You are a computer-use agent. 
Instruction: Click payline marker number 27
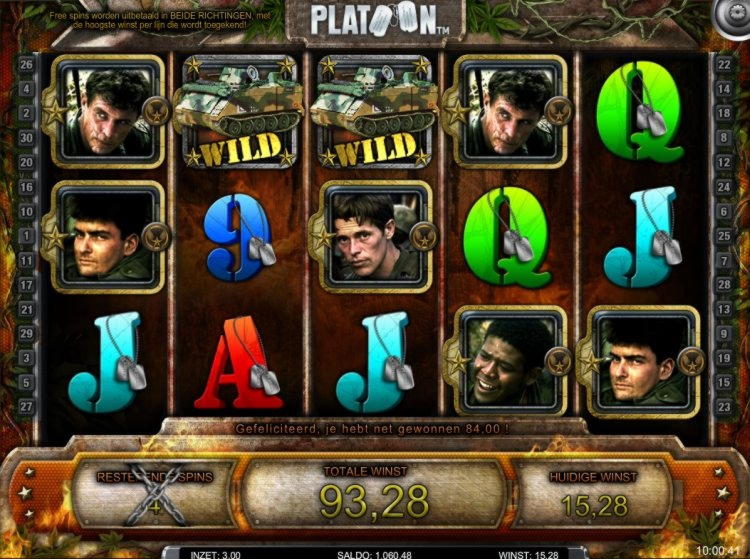coord(26,406)
